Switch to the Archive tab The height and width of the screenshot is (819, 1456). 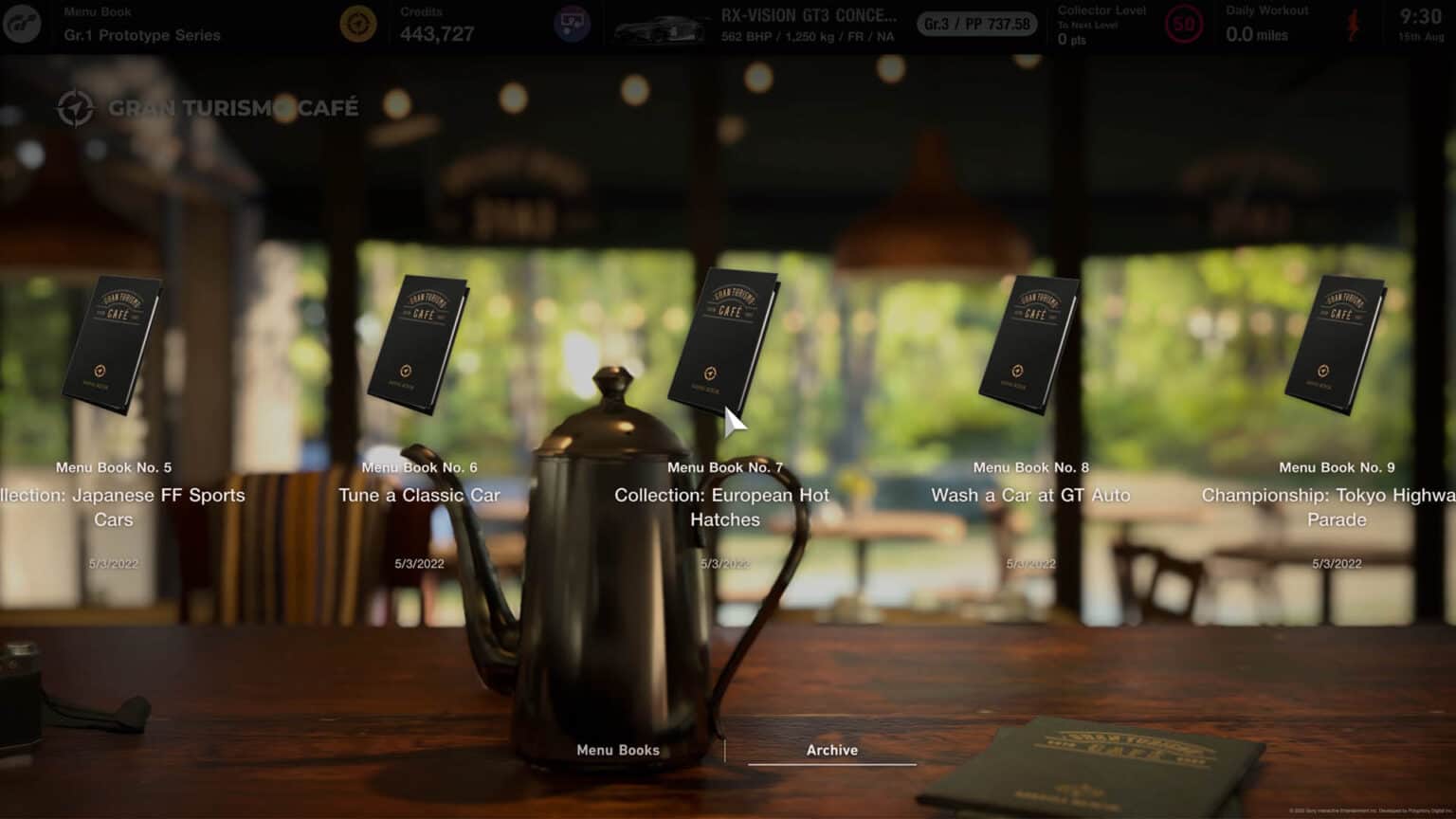pos(831,750)
